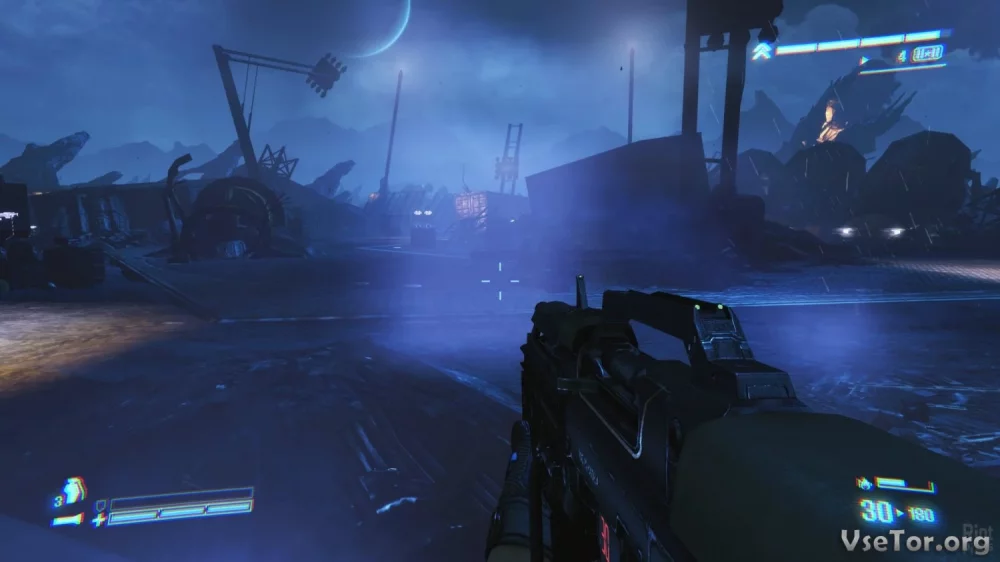The width and height of the screenshot is (1000, 562).
Task: Select the flame underbarrel attachment icon
Action: click(x=864, y=485)
